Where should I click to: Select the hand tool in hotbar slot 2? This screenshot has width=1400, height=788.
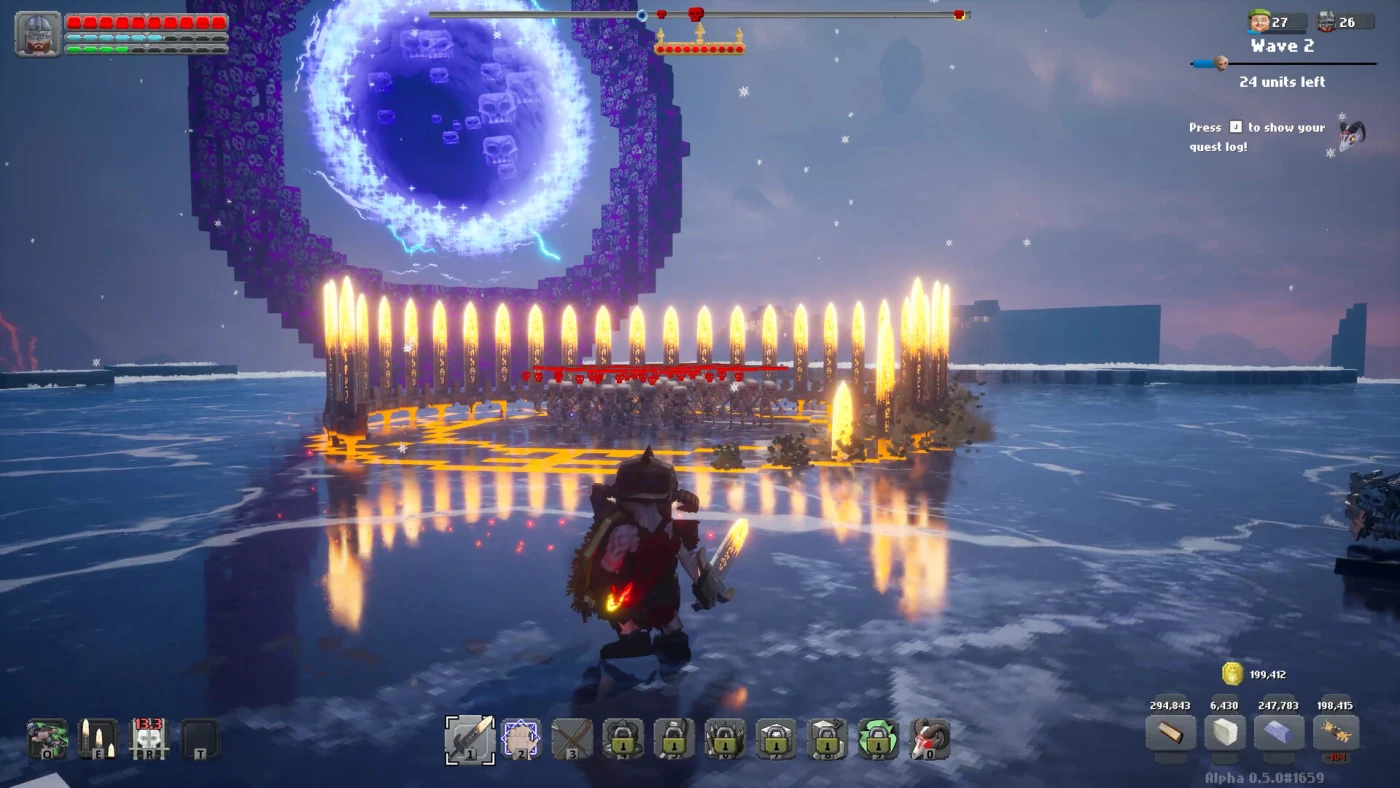point(520,739)
